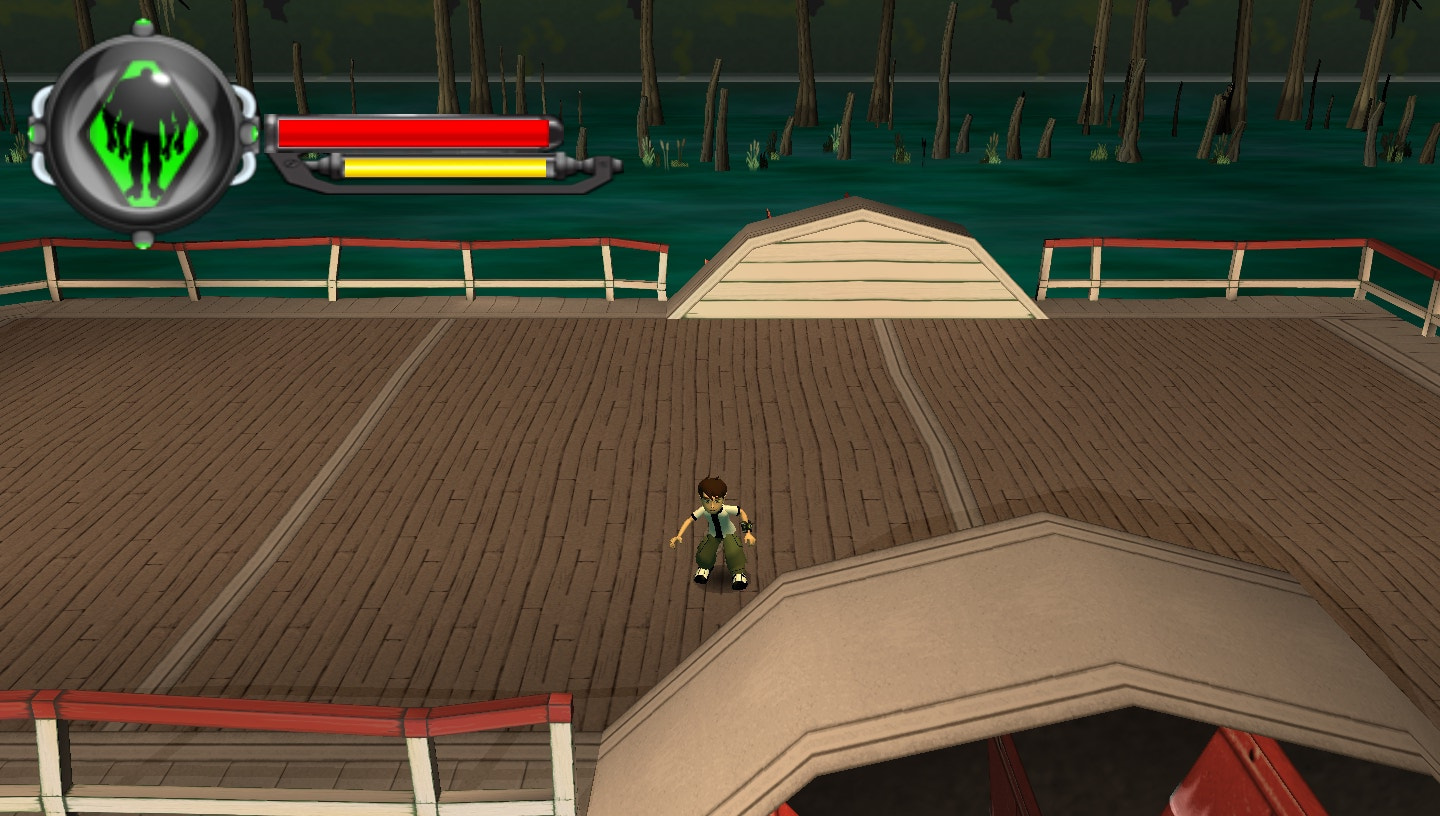Click the right green button on the Omnitrix
The height and width of the screenshot is (816, 1440).
(254, 131)
